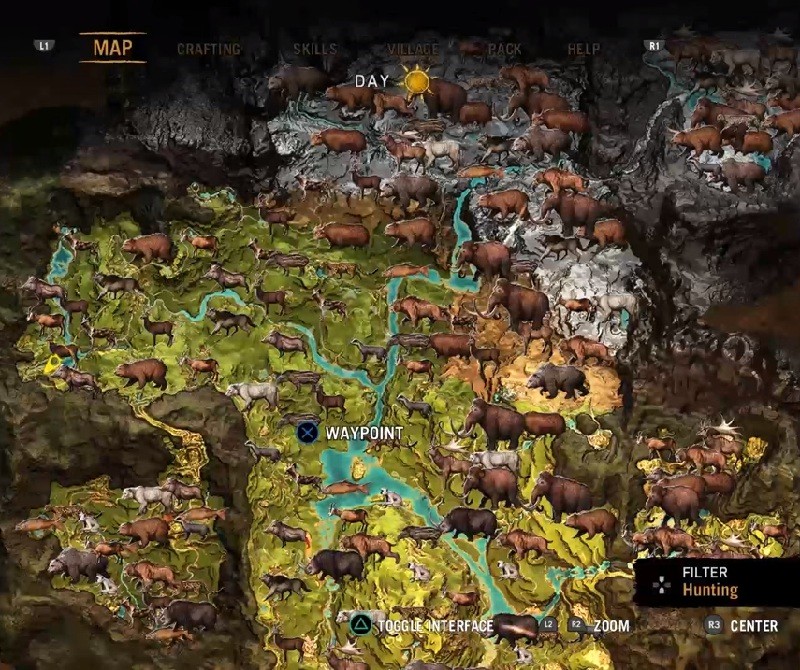
Task: Go to the Help tab
Action: (x=584, y=48)
